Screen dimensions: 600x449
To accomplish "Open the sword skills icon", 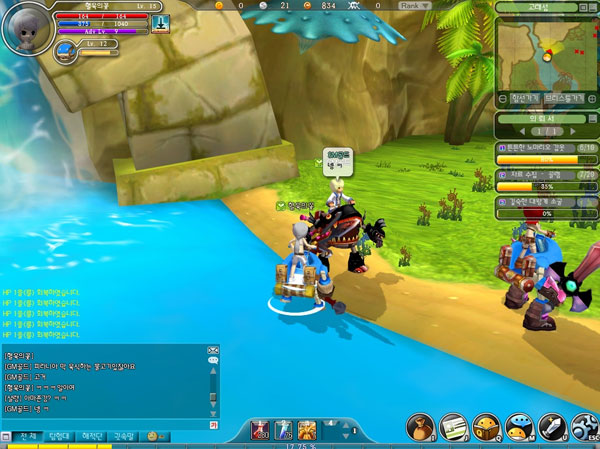I will coord(552,427).
